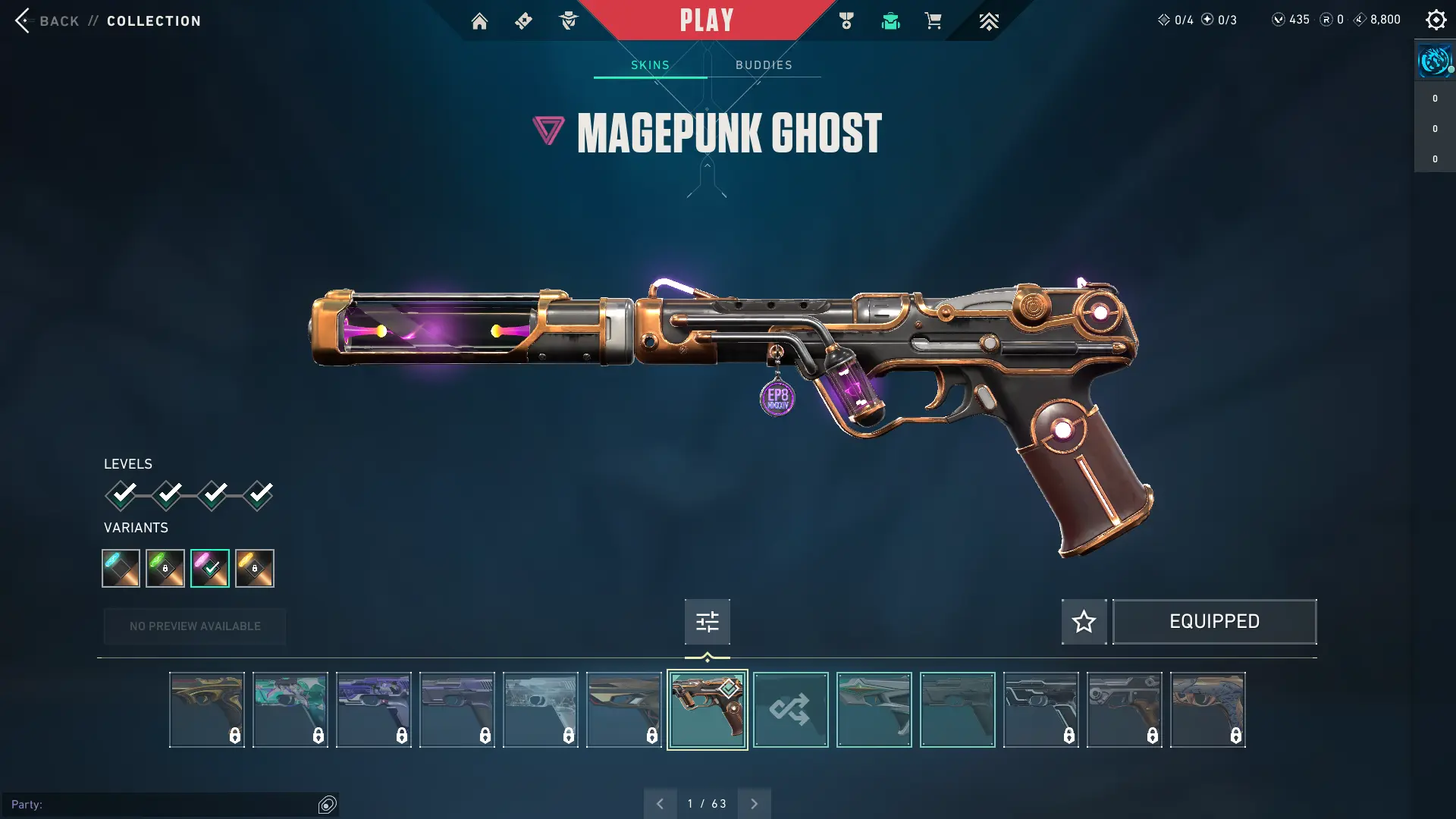The image size is (1456, 819).
Task: Open the store shopping cart
Action: tap(933, 21)
